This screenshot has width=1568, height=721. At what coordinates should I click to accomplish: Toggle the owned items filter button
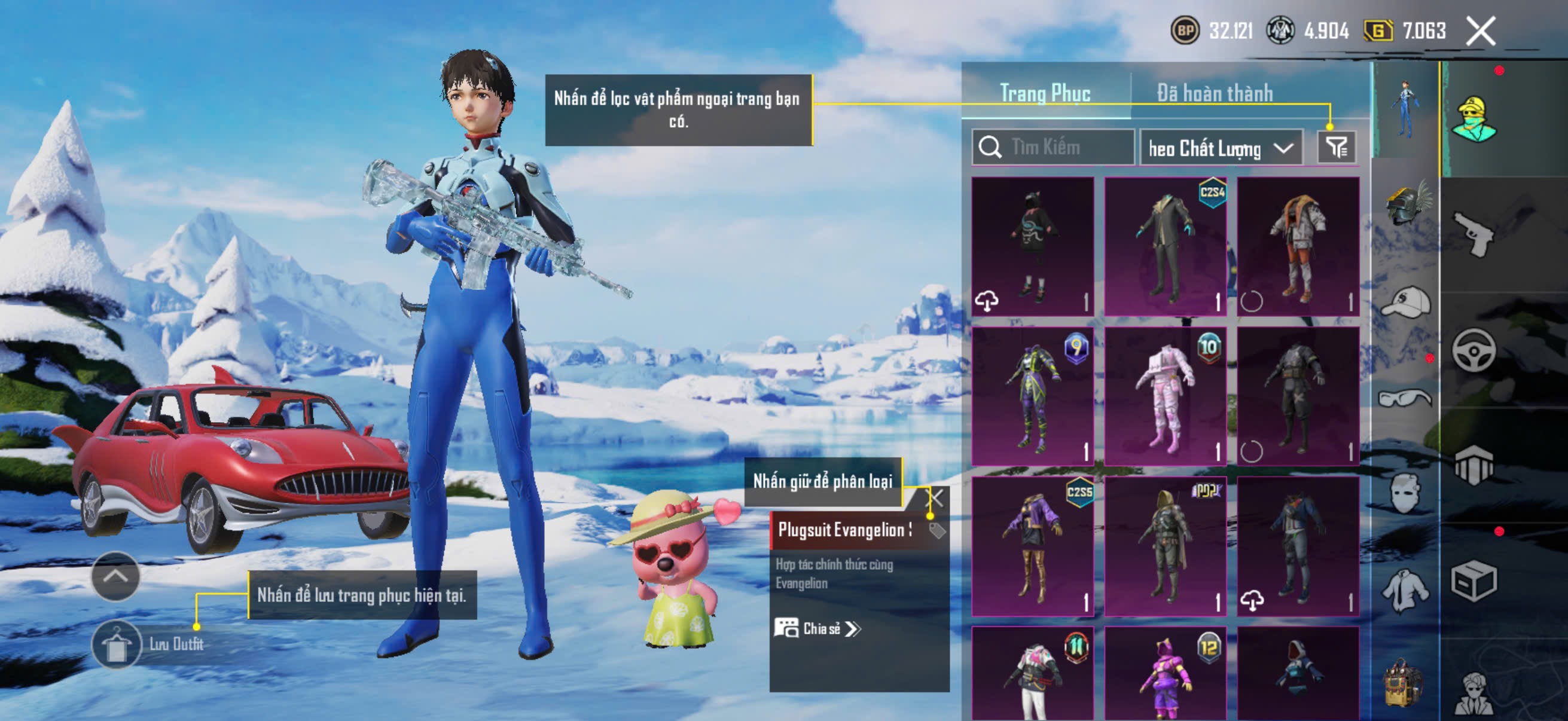pyautogui.click(x=1336, y=147)
